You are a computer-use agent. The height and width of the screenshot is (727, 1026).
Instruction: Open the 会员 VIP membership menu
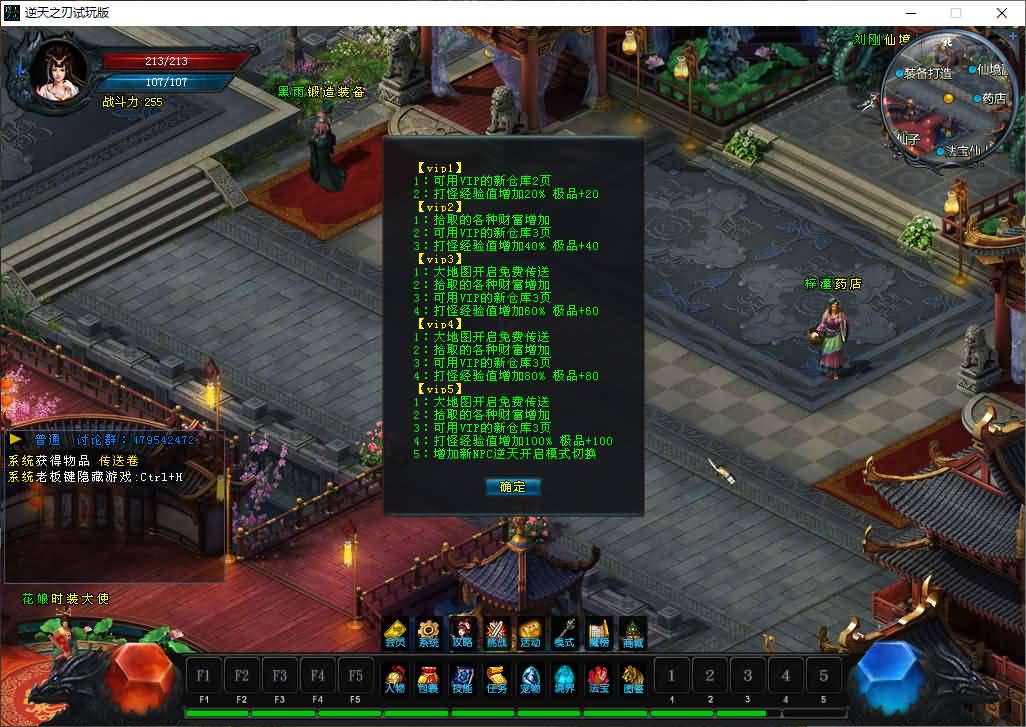[x=395, y=634]
